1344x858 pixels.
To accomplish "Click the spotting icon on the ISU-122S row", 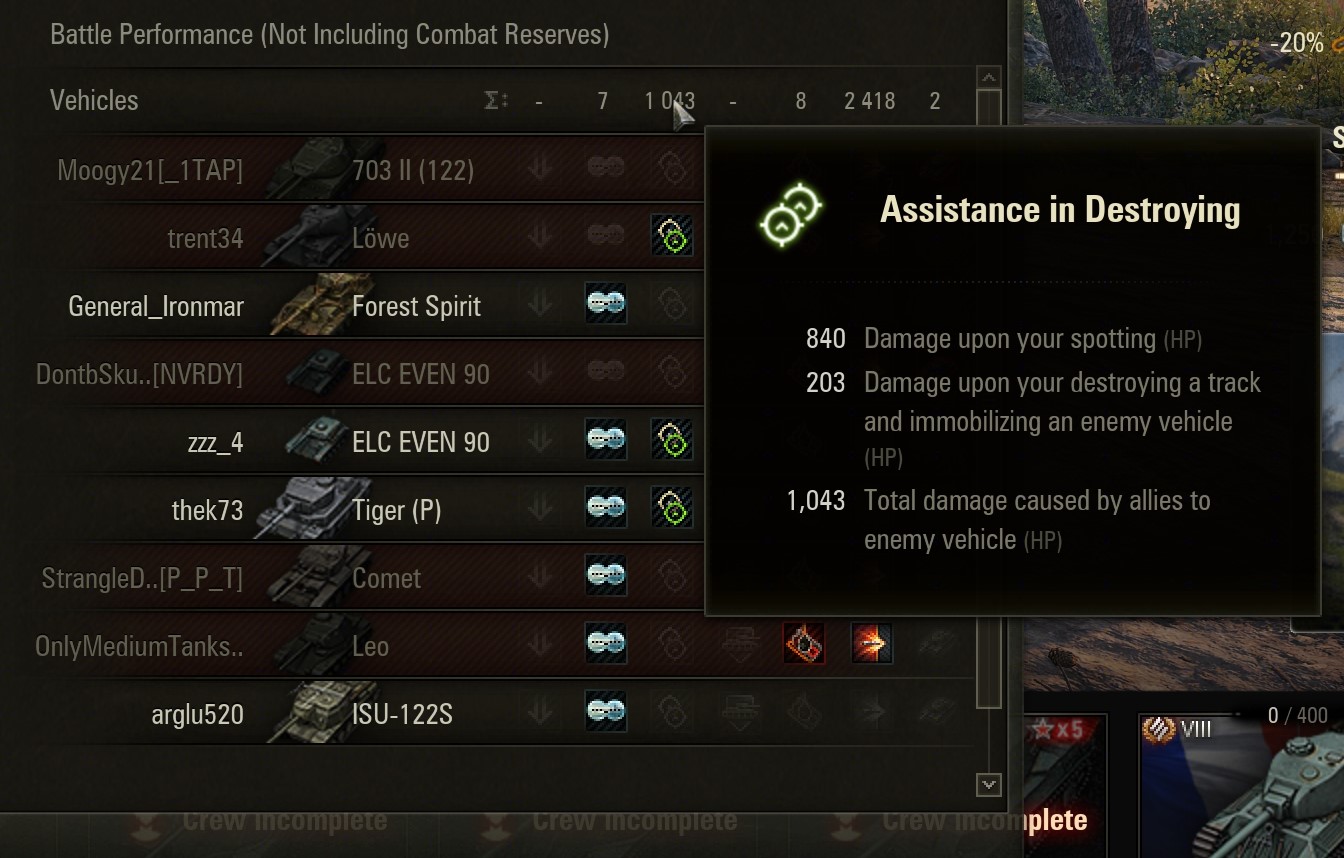I will click(604, 714).
